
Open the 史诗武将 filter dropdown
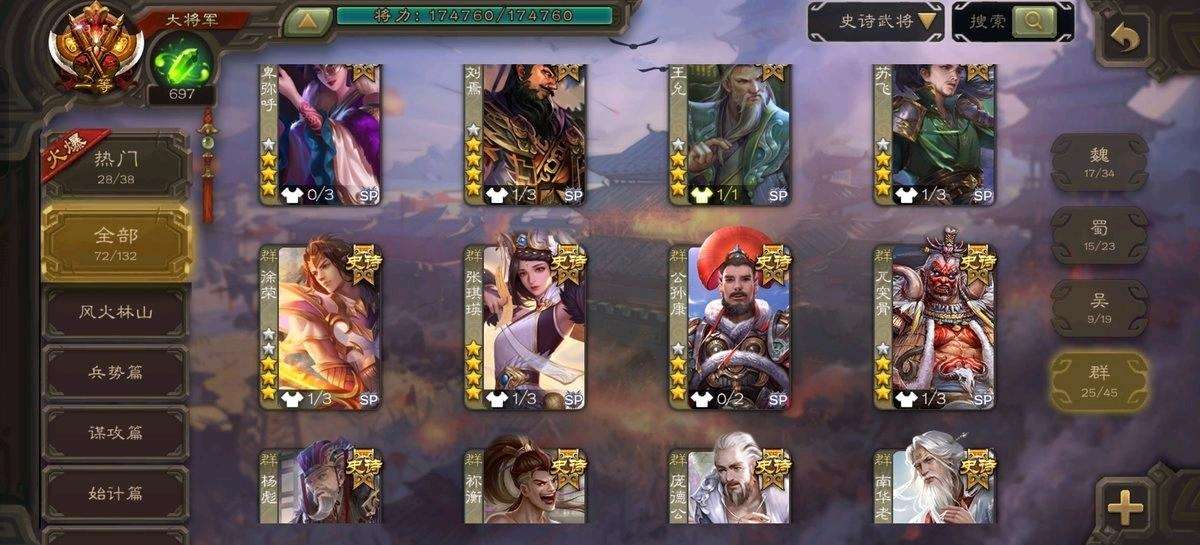point(875,20)
